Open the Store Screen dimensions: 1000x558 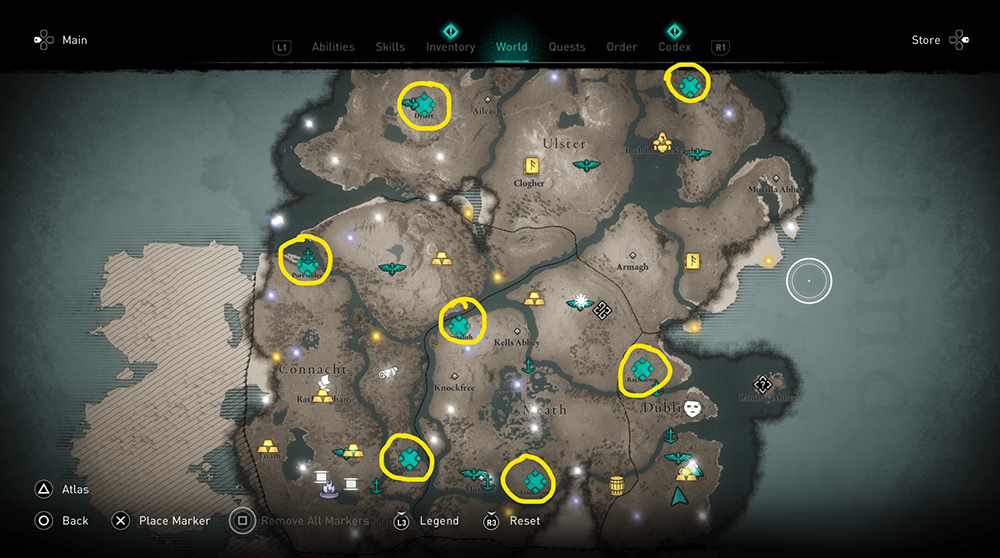click(x=926, y=40)
